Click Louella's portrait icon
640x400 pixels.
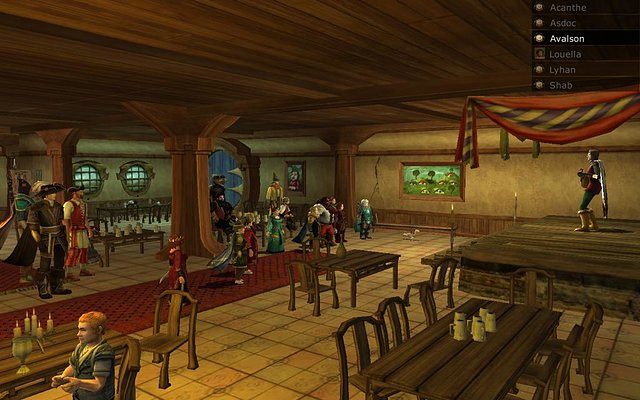(x=539, y=54)
